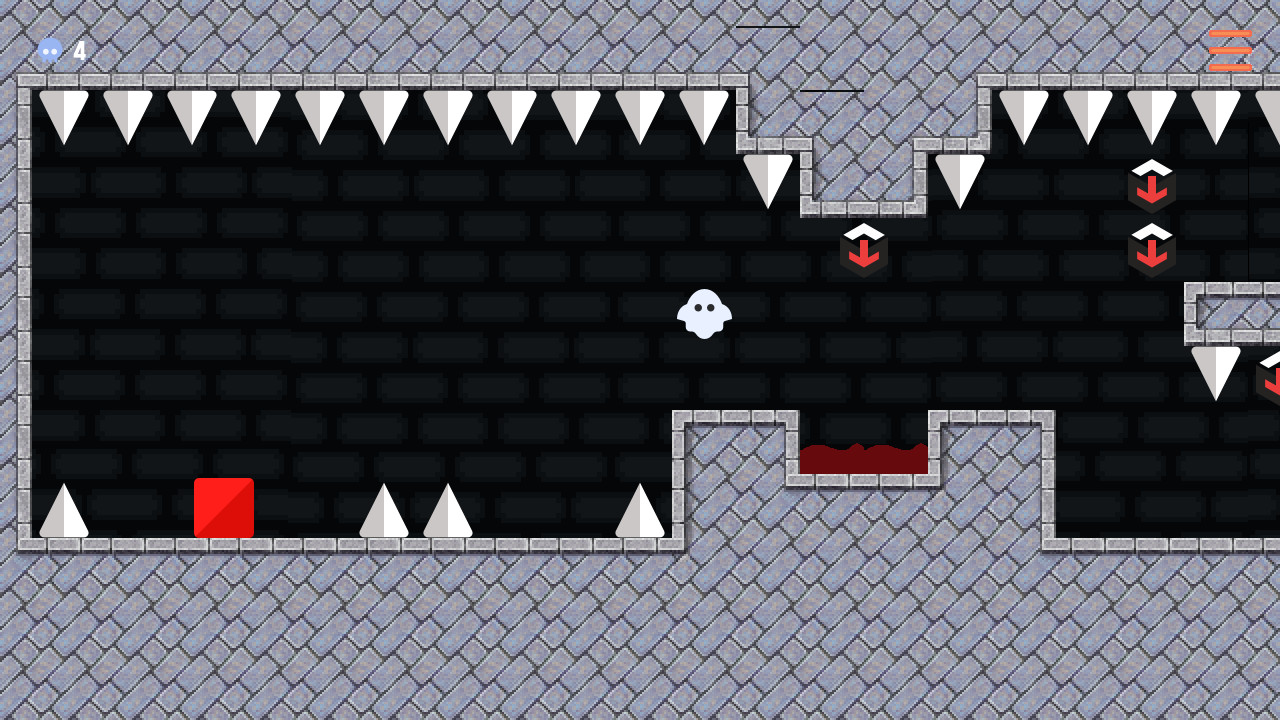Click the spike hanging right of the ceiling gap
The height and width of the screenshot is (720, 1280).
(958, 180)
